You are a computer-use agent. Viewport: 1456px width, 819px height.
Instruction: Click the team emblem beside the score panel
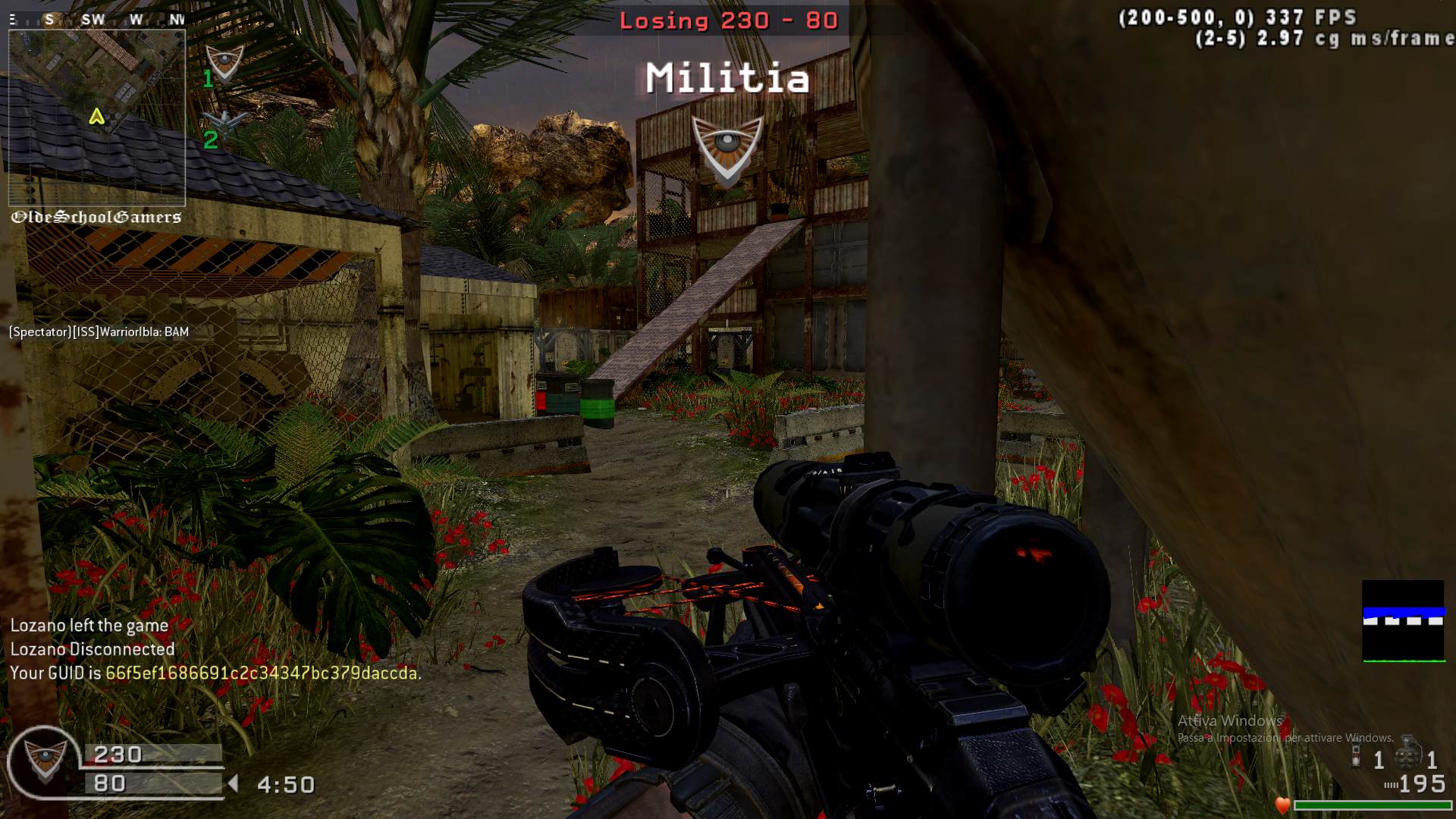42,761
